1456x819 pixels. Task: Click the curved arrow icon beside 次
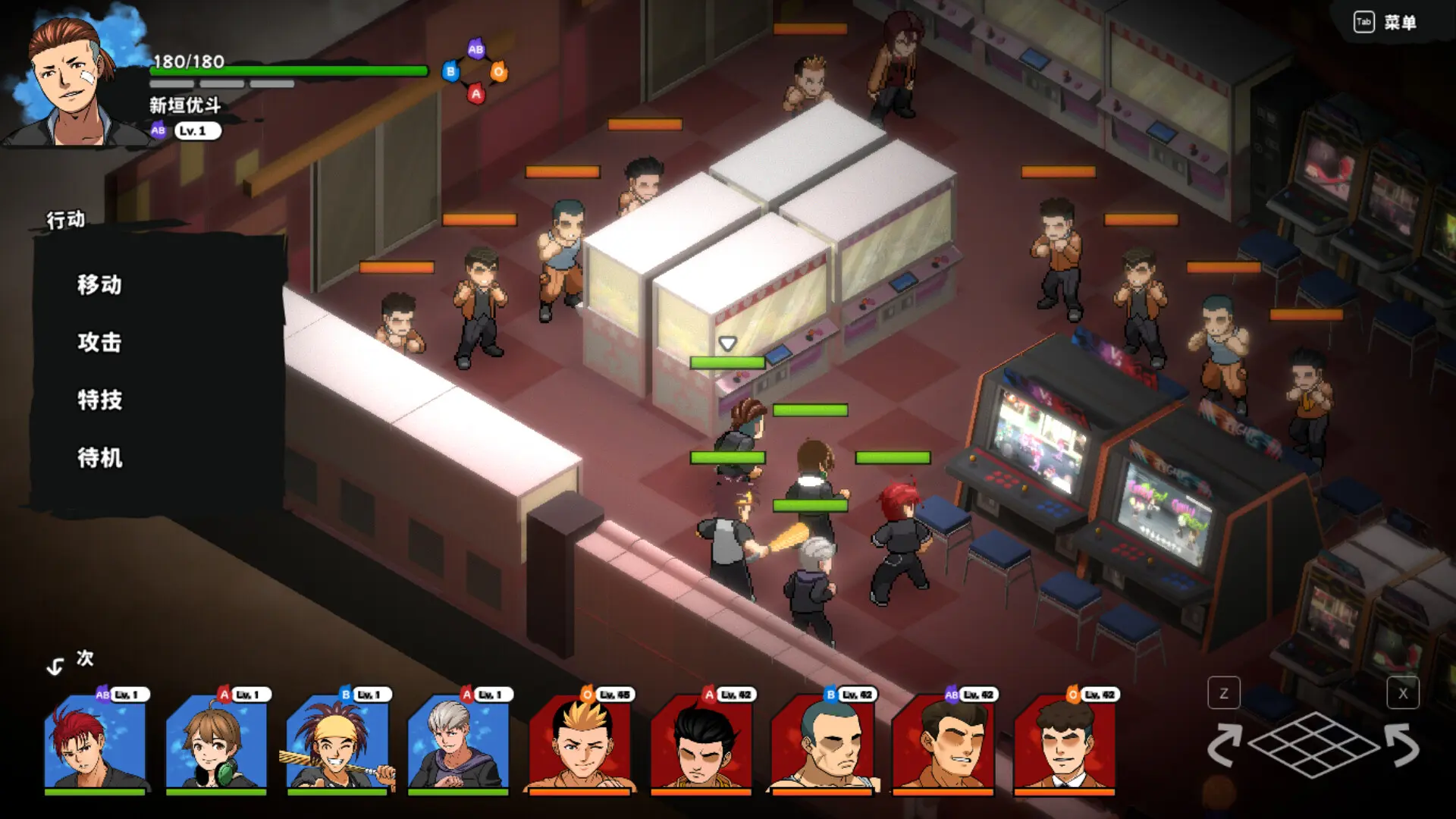pos(55,666)
